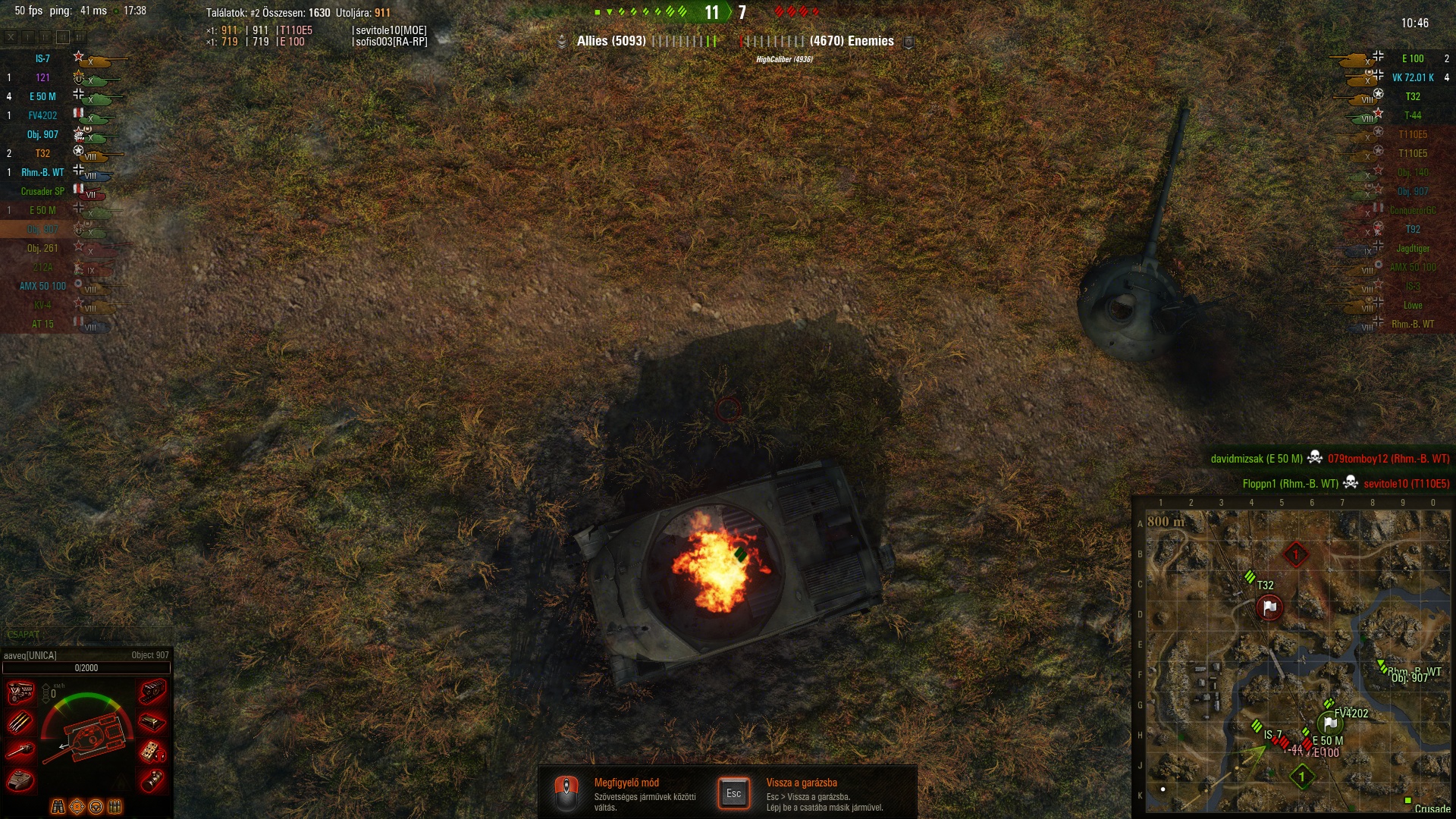Viewport: 1456px width, 819px height.
Task: Select the FV4202 row in allied team list
Action: (x=42, y=115)
